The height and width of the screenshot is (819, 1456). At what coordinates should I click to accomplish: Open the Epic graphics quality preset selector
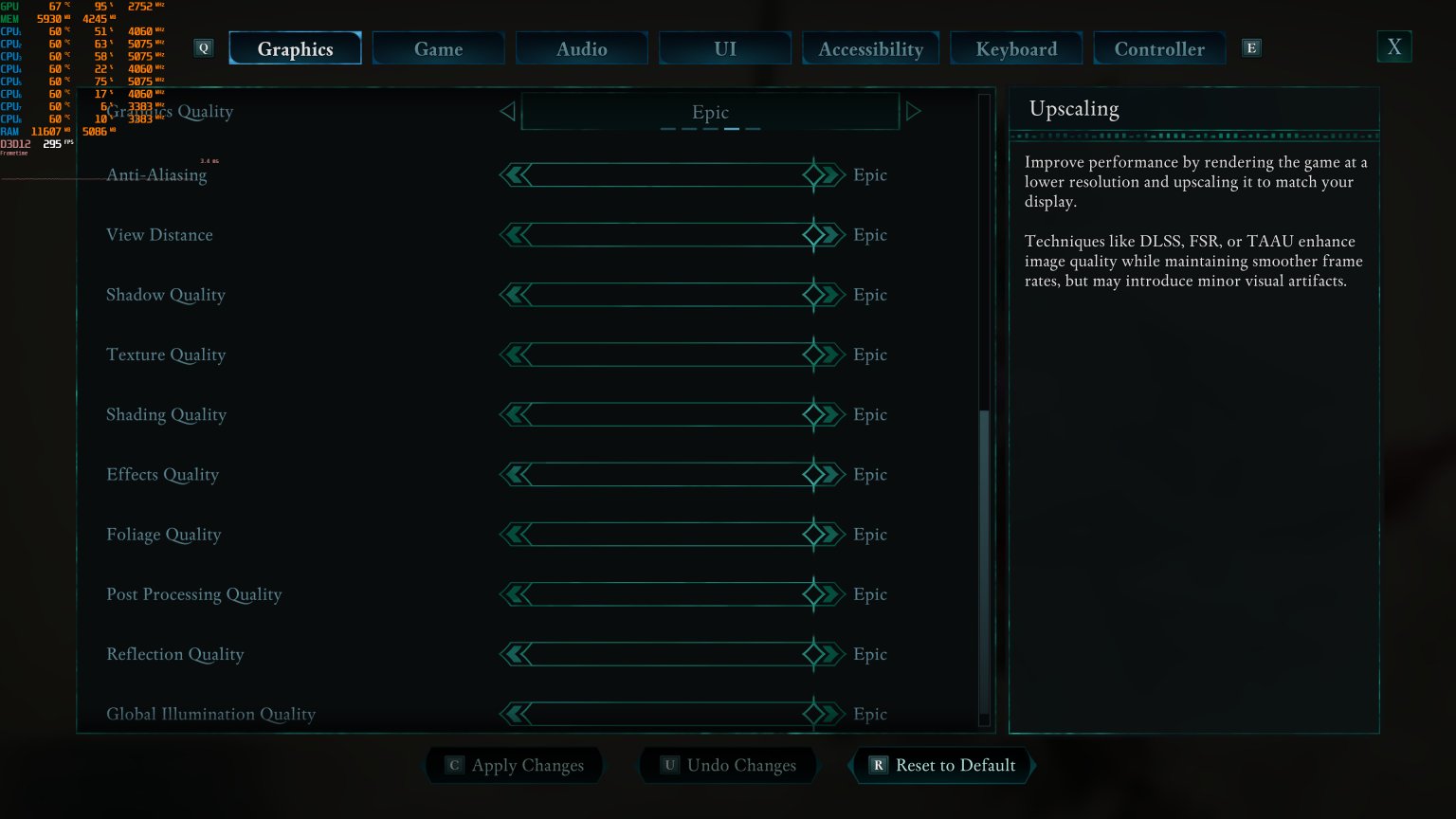tap(711, 111)
